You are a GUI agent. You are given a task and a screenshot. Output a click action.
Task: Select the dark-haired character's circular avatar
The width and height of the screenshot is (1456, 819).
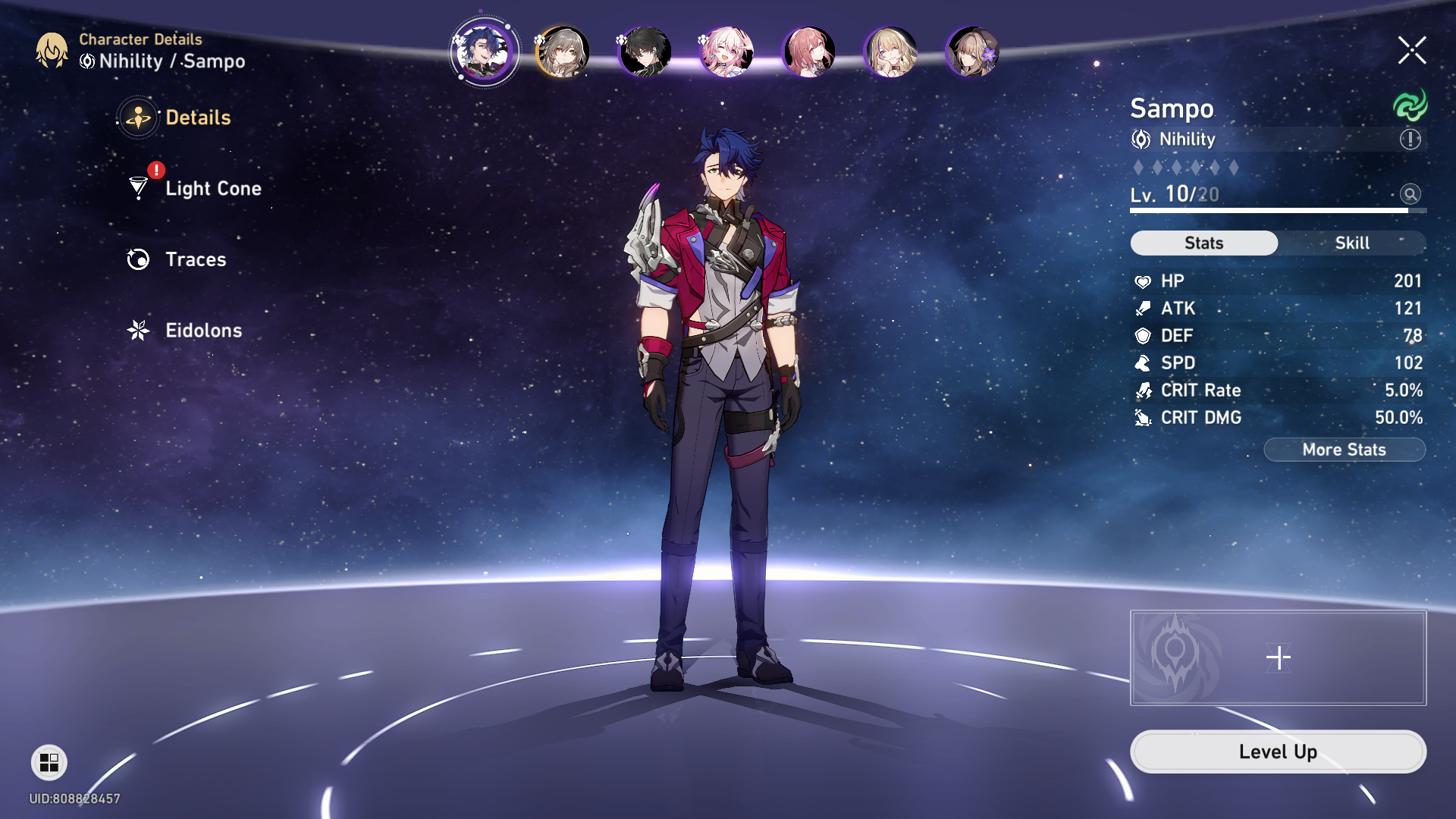coord(643,52)
